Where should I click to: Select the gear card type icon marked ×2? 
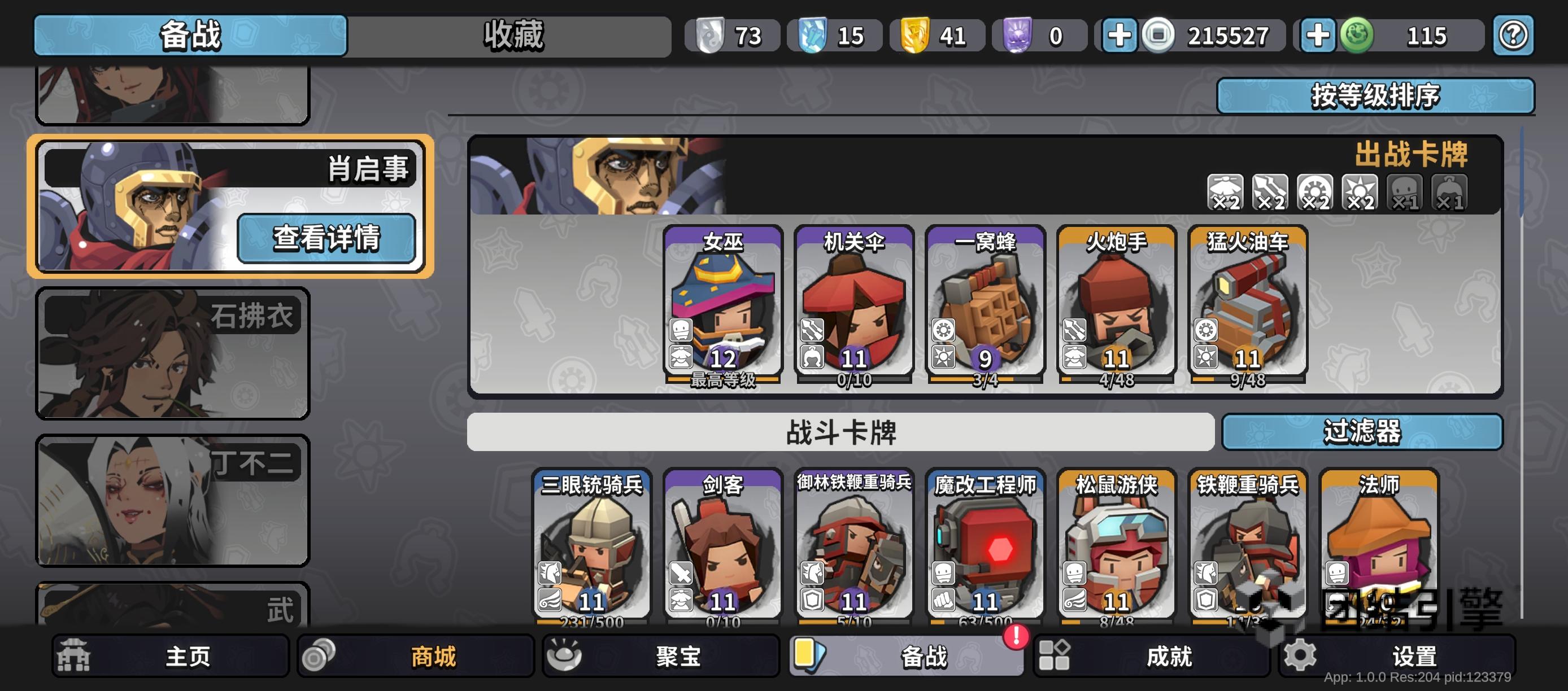(1316, 192)
